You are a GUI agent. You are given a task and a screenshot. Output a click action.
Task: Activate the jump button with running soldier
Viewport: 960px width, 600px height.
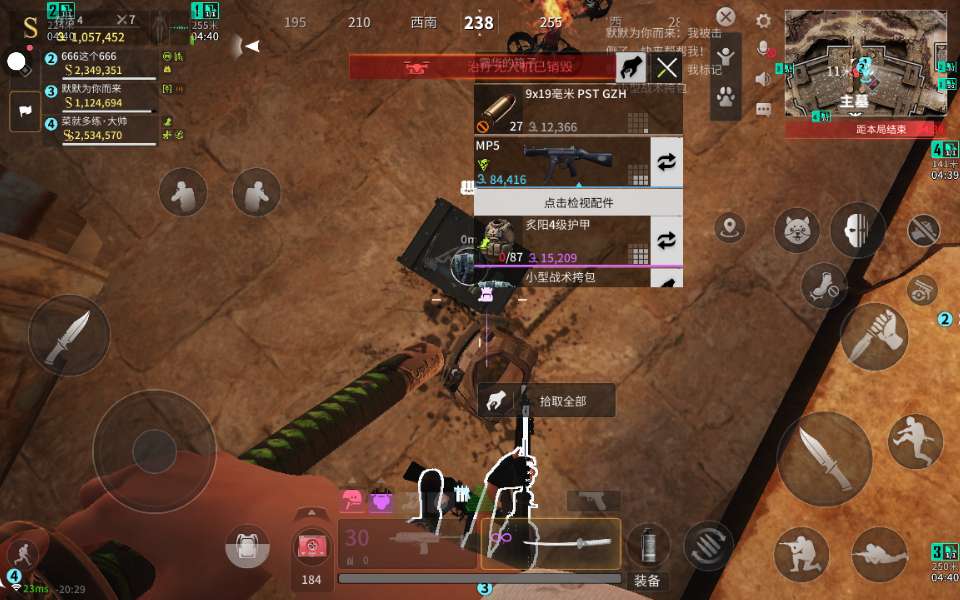[x=915, y=441]
